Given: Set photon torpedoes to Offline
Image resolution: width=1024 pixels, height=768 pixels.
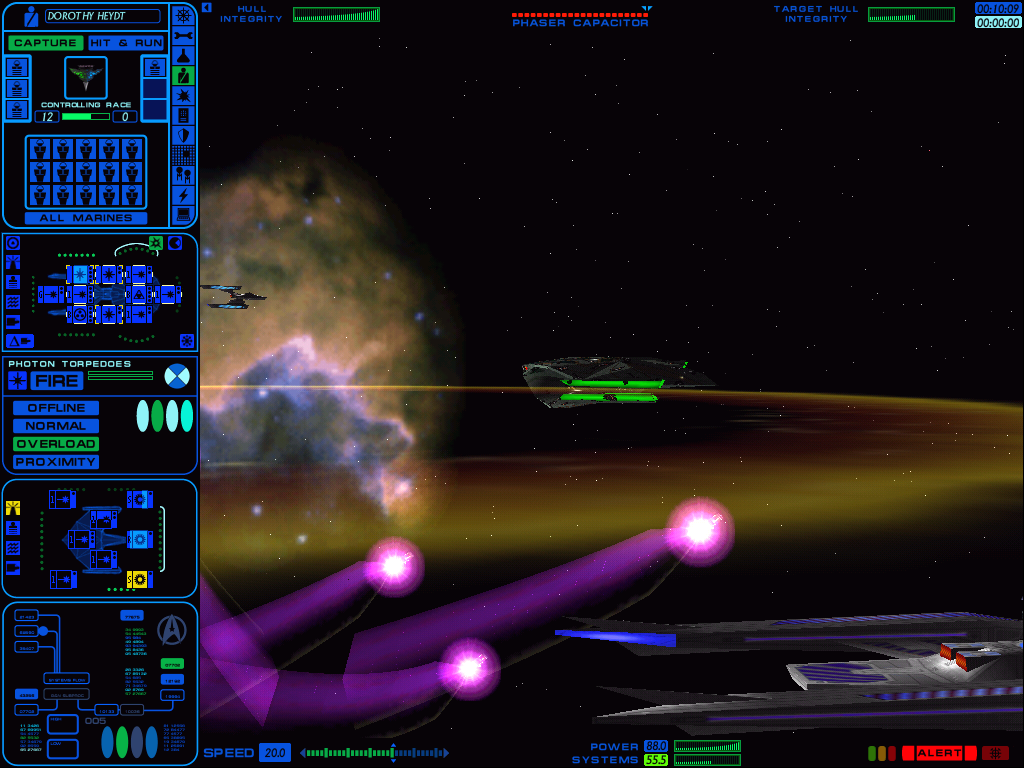Looking at the screenshot, I should [x=56, y=408].
